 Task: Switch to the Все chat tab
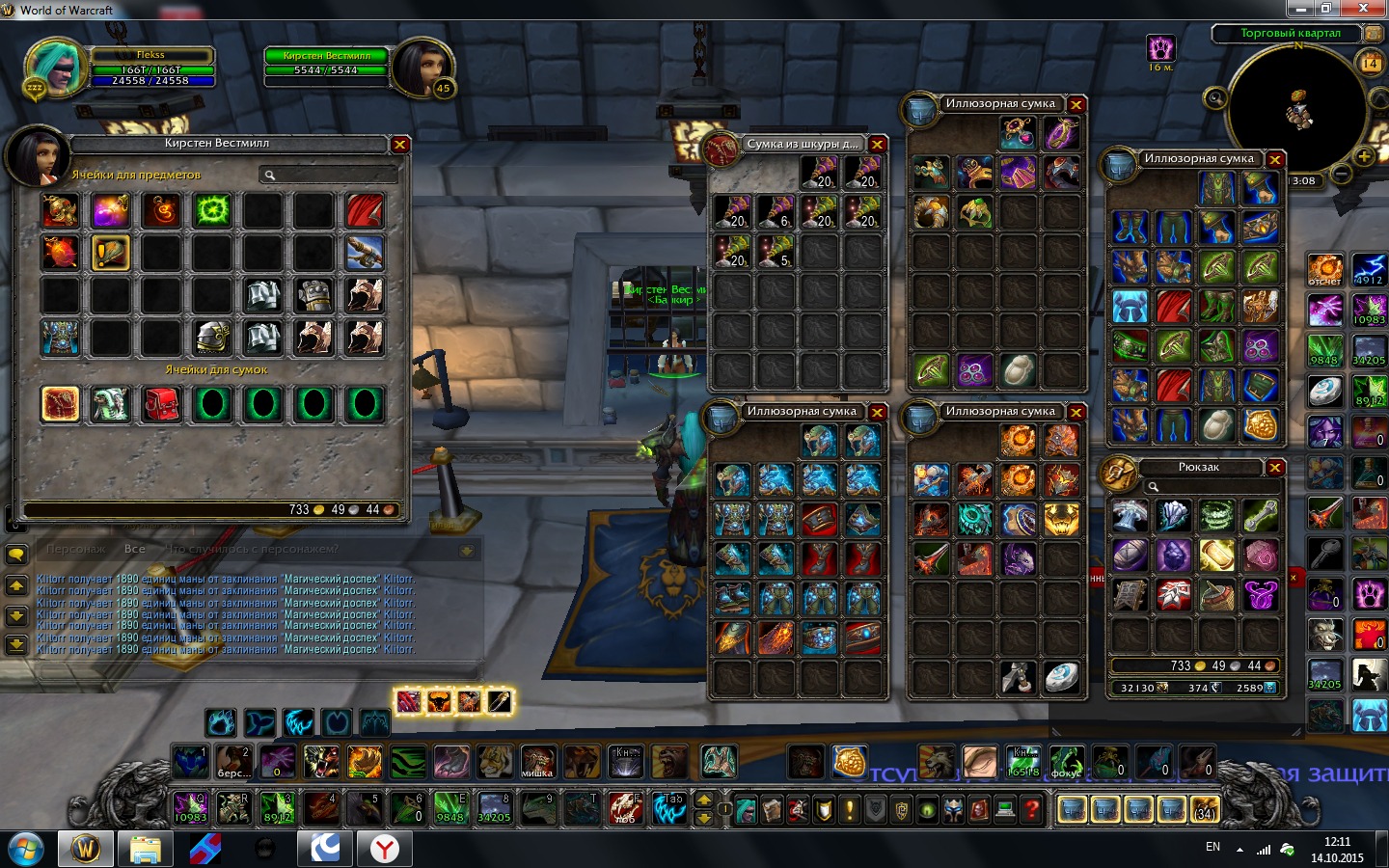tap(135, 549)
